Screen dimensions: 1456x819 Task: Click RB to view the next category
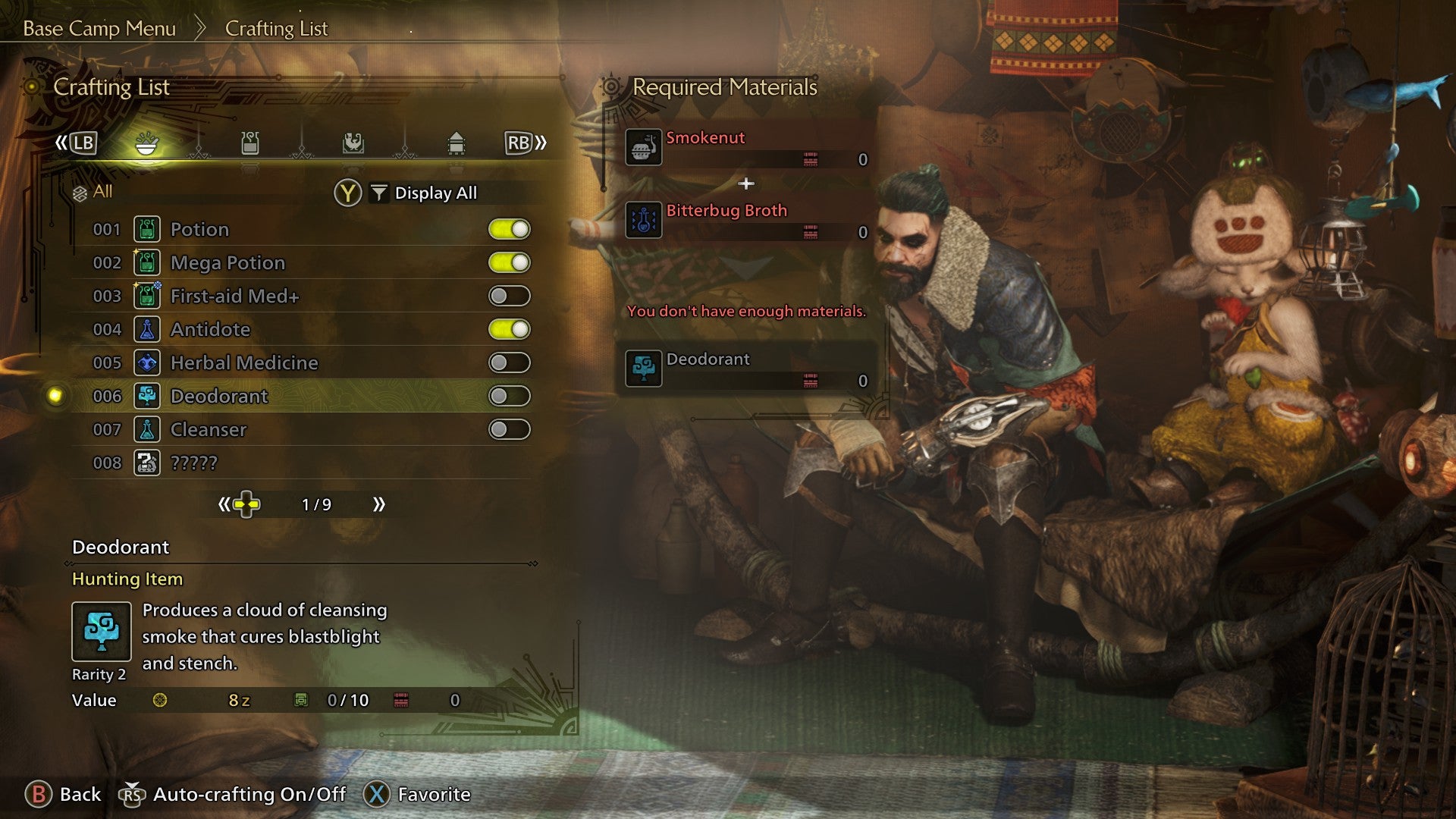coord(518,143)
